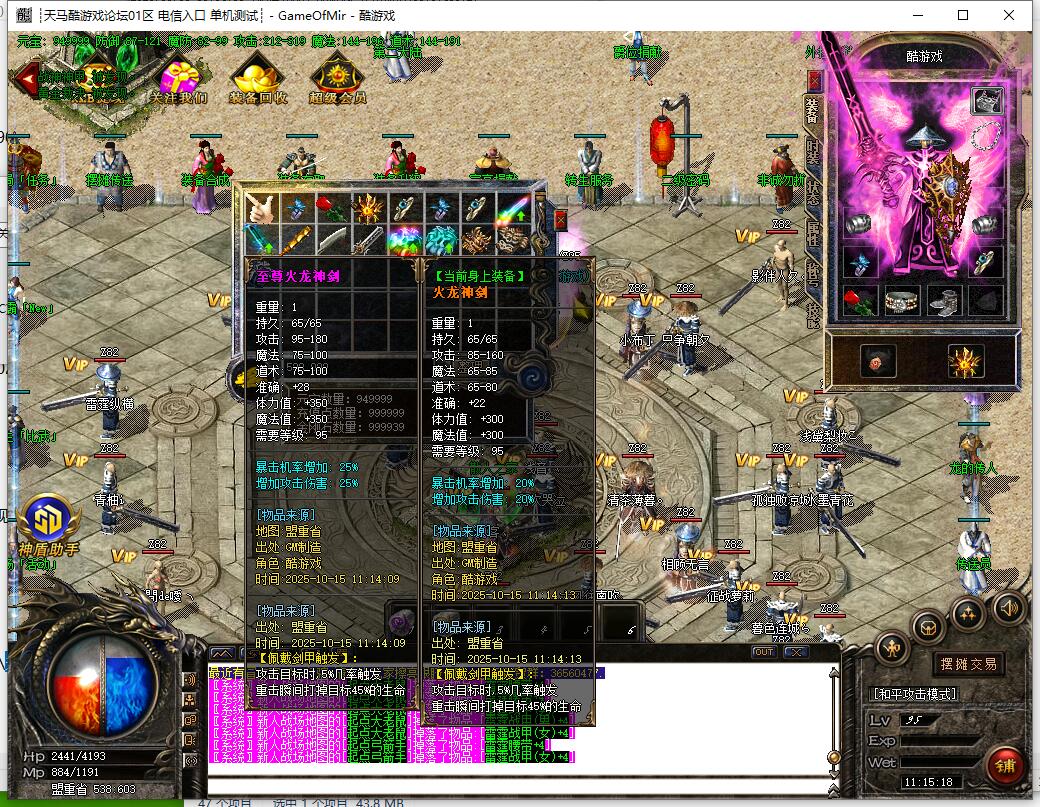Open the 摆摊交易 stall trading button

(x=968, y=664)
